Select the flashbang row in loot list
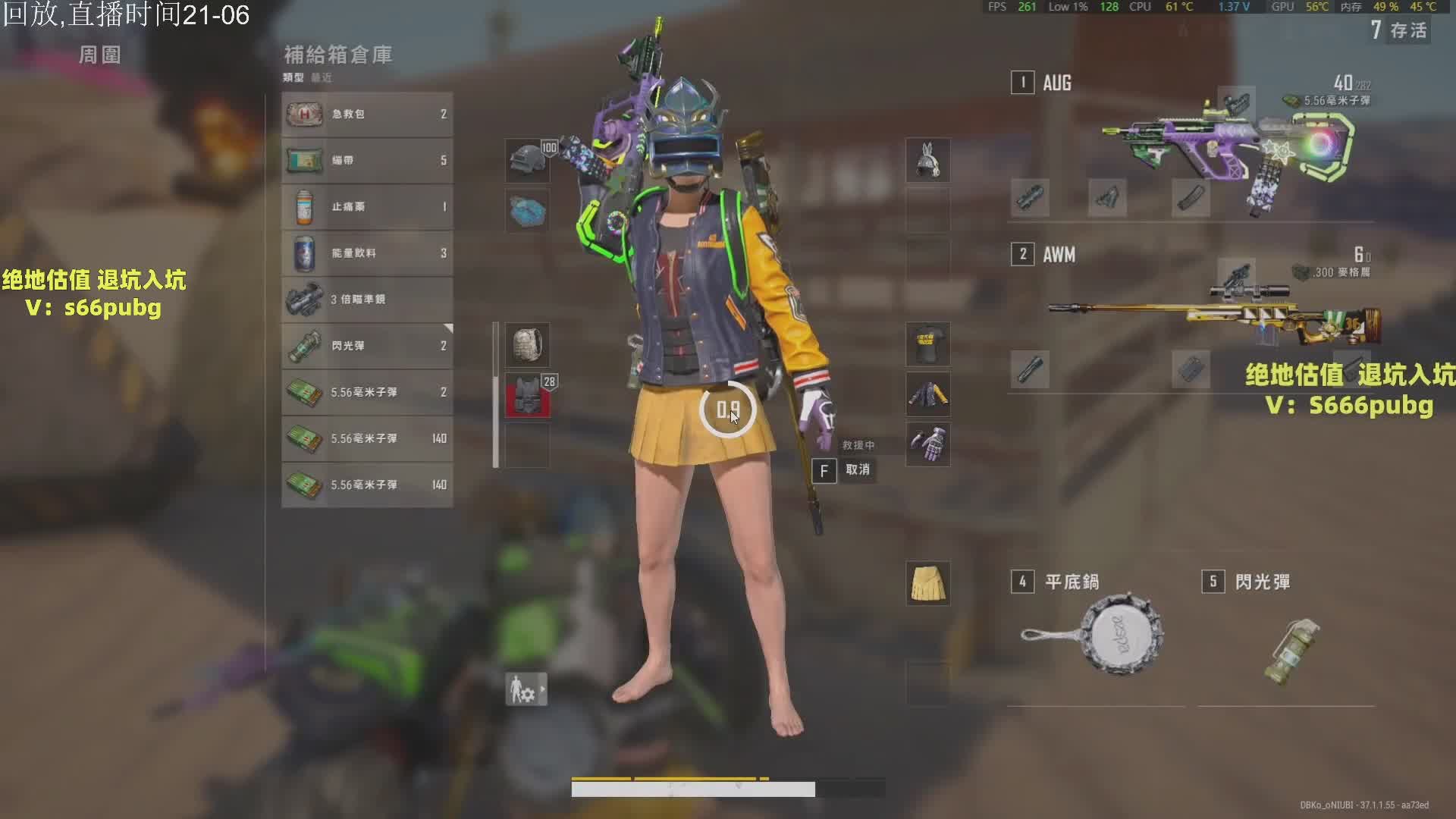Viewport: 1456px width, 819px height. [x=367, y=346]
